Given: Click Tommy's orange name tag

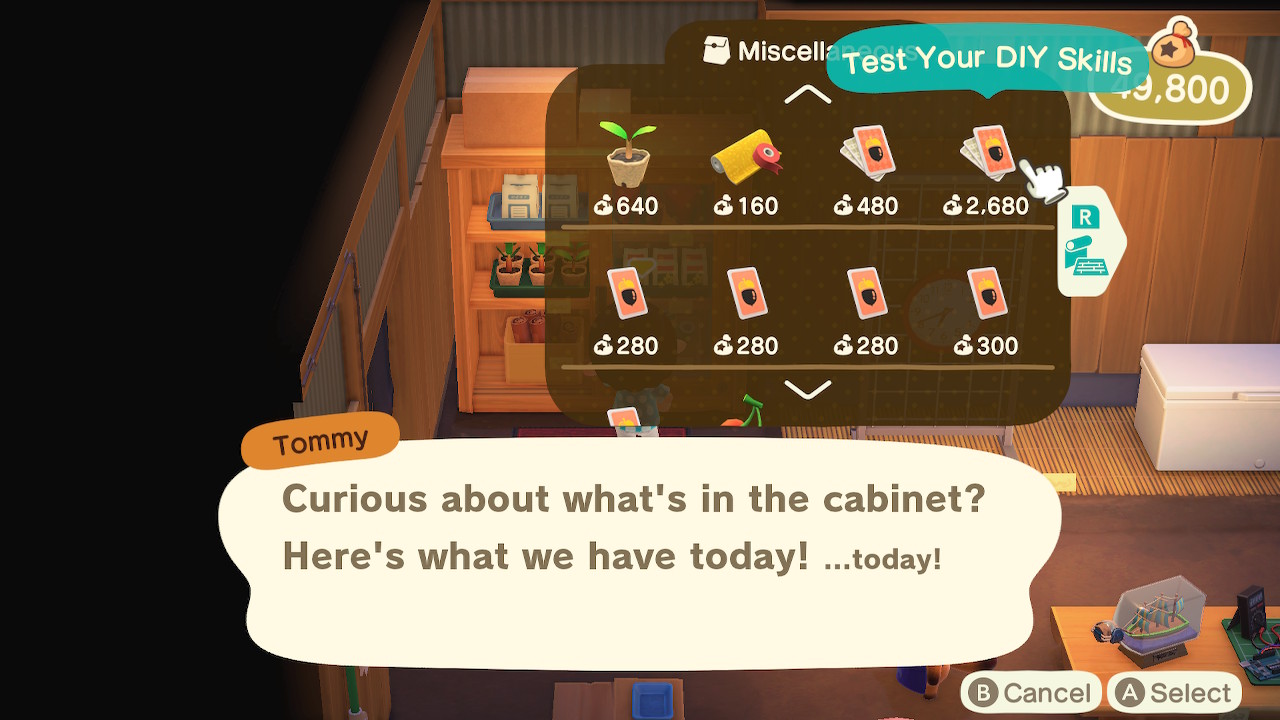Looking at the screenshot, I should pos(319,438).
